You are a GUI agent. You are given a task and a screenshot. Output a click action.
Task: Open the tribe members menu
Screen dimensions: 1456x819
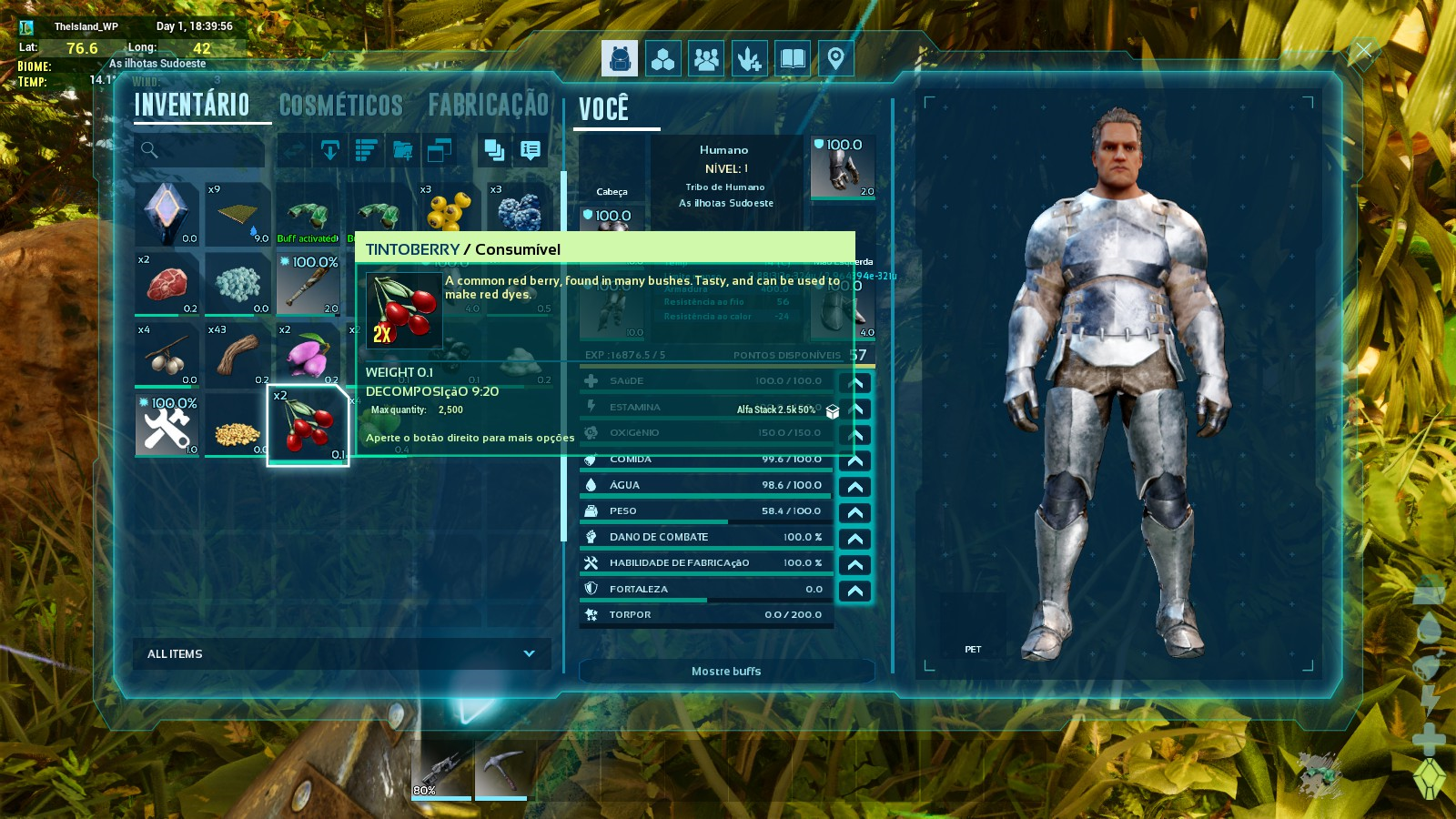(x=706, y=59)
